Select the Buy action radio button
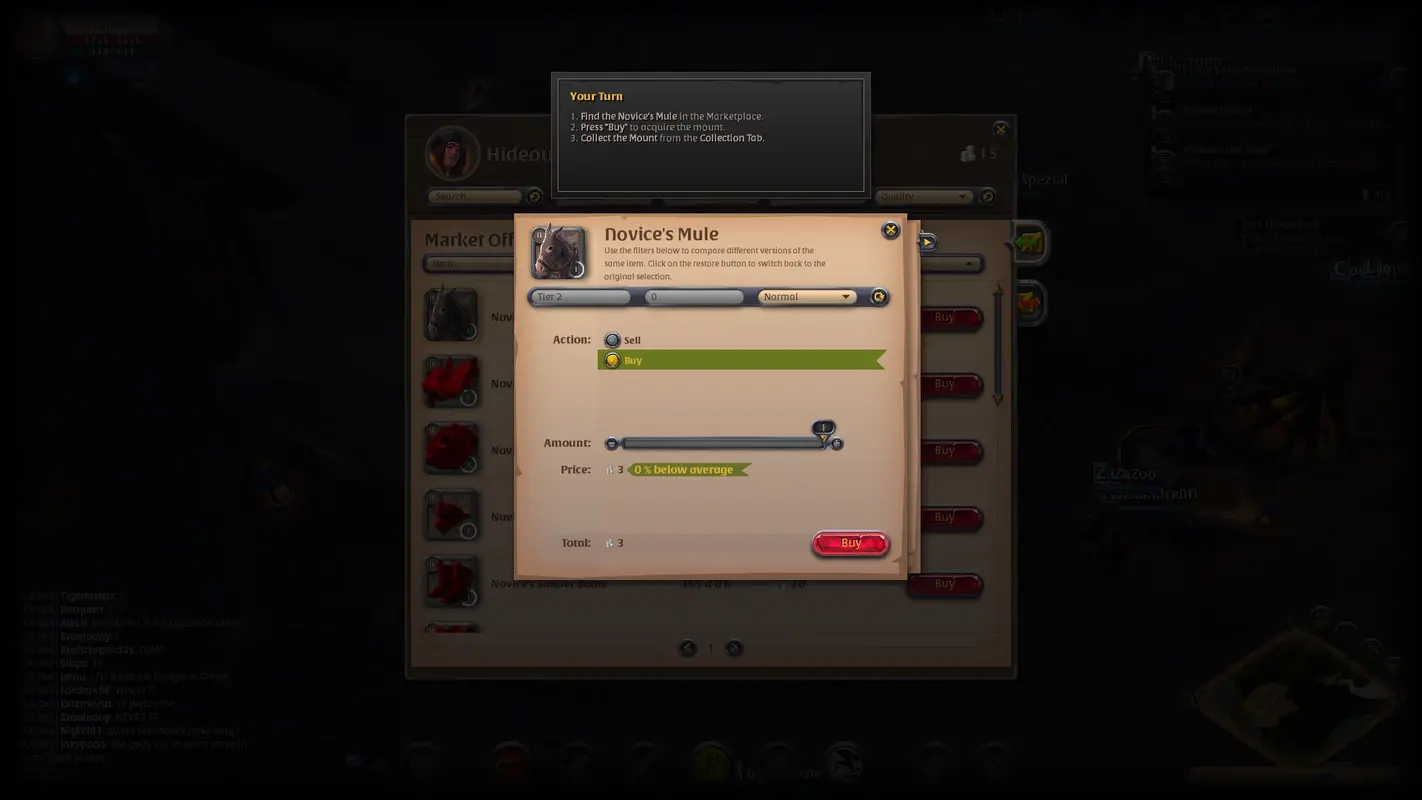This screenshot has height=800, width=1422. [612, 360]
